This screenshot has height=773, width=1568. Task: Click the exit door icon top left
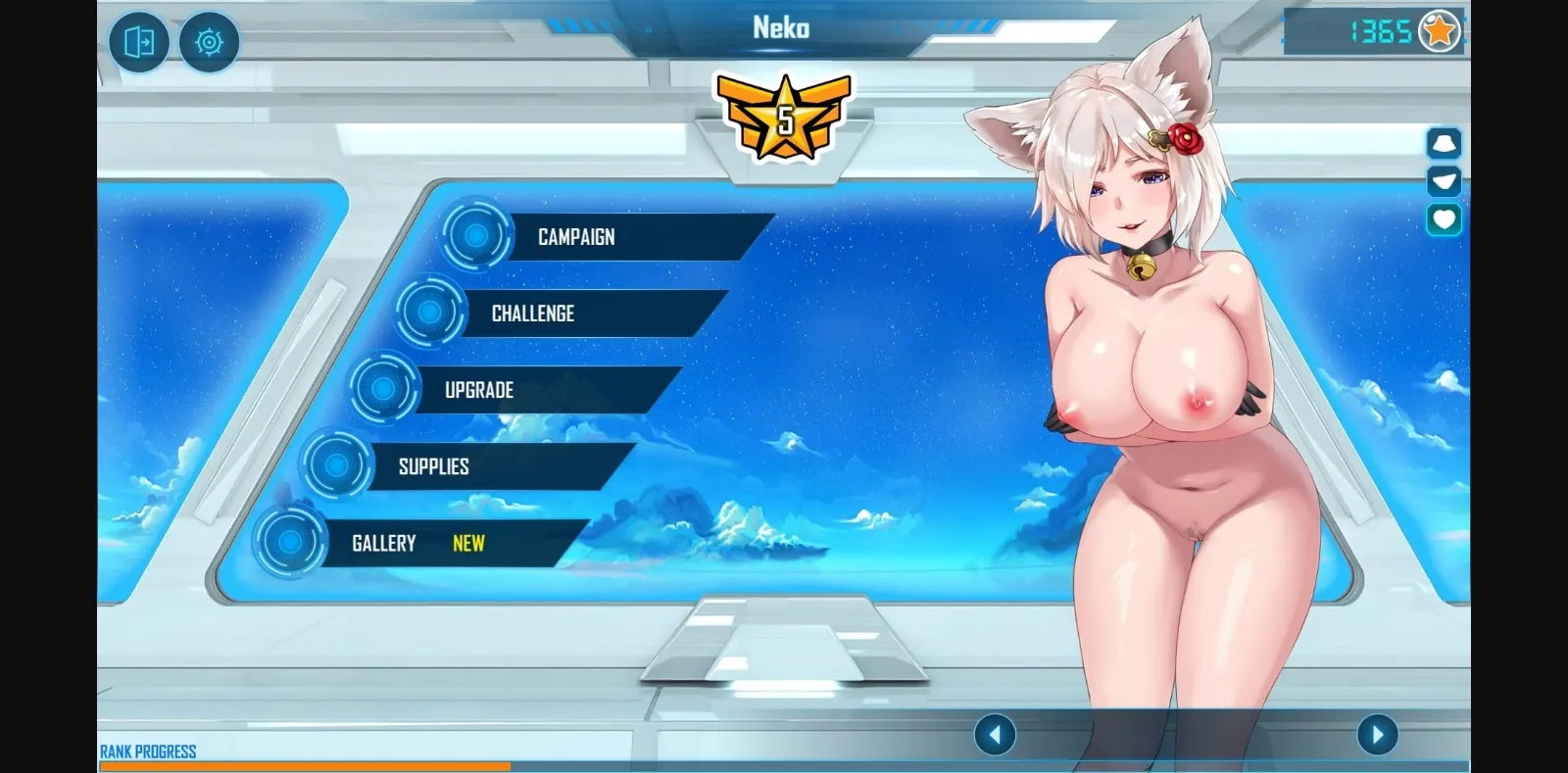pos(138,43)
